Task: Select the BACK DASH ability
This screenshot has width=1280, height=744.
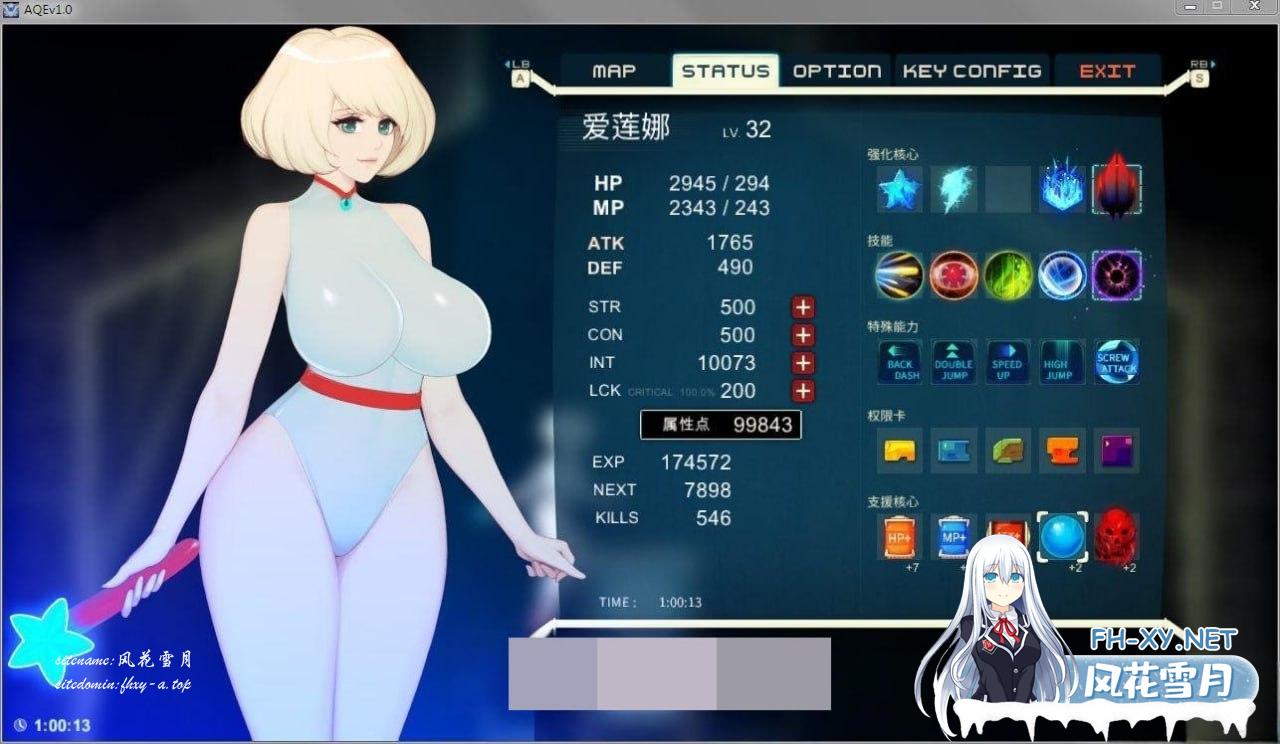Action: (900, 362)
